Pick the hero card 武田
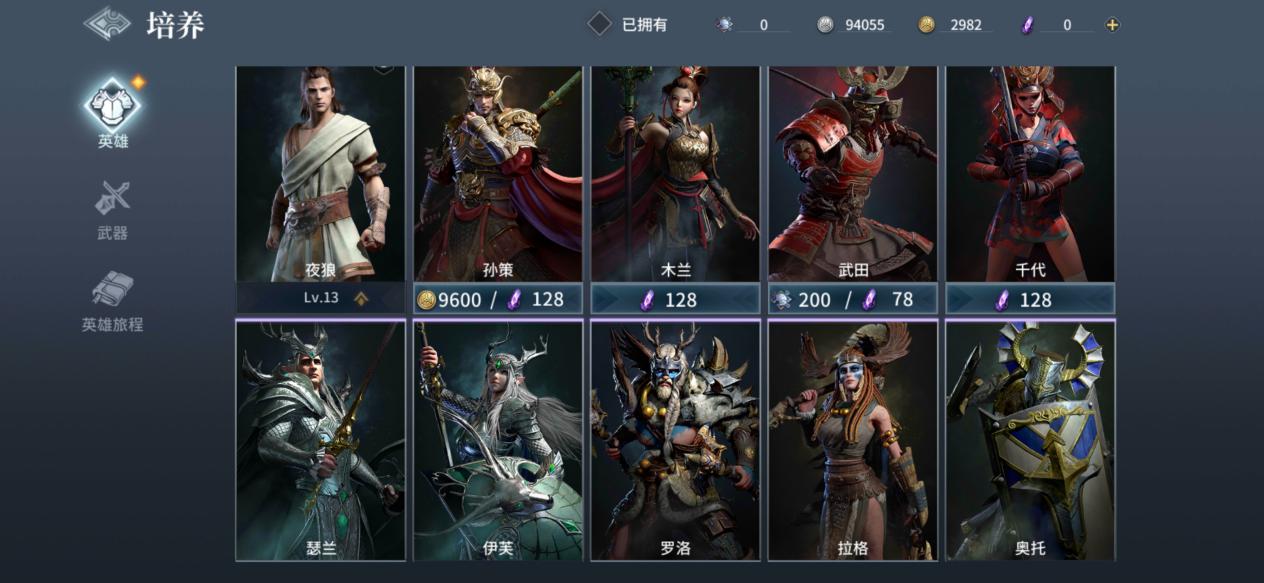The image size is (1264, 583). coord(853,175)
